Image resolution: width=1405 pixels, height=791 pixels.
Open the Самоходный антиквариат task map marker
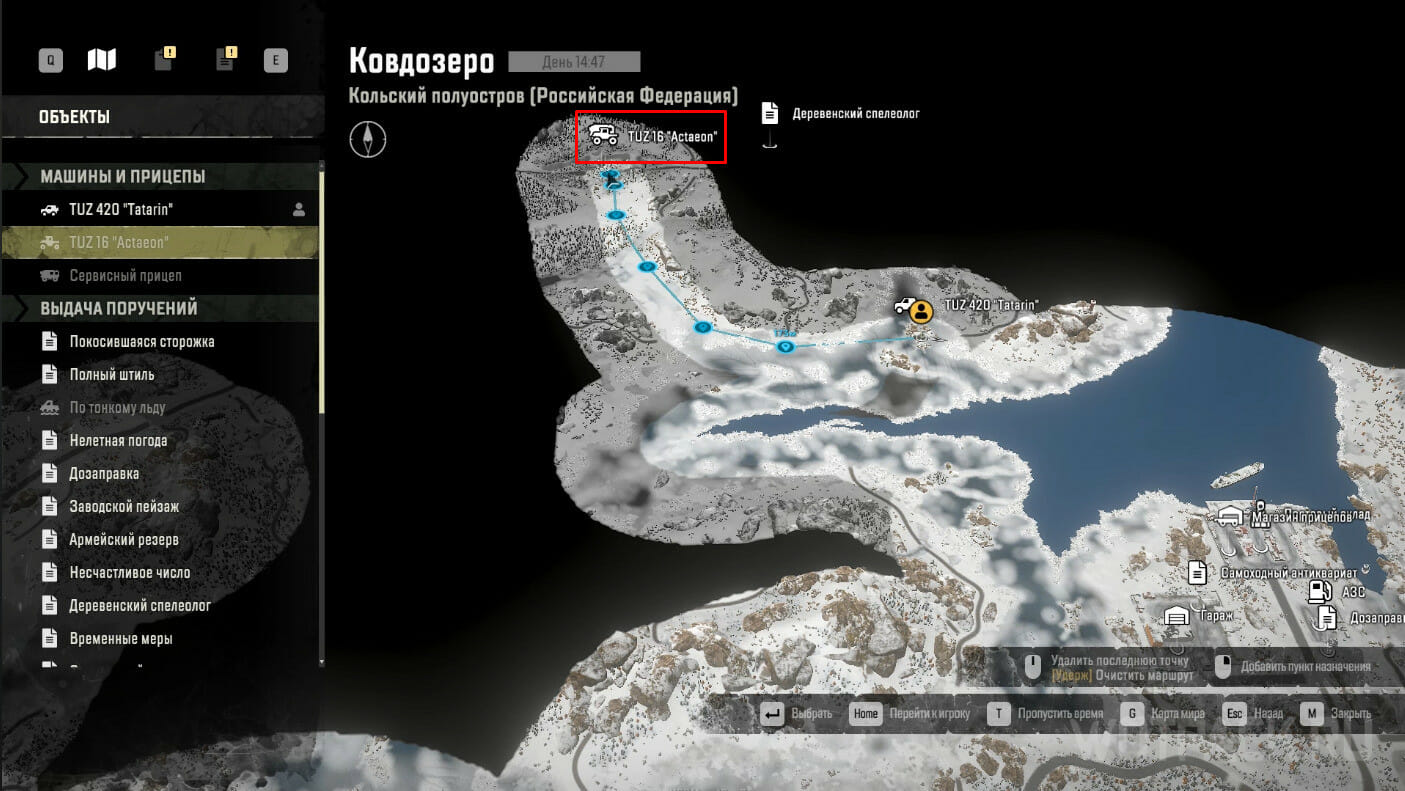point(1196,573)
